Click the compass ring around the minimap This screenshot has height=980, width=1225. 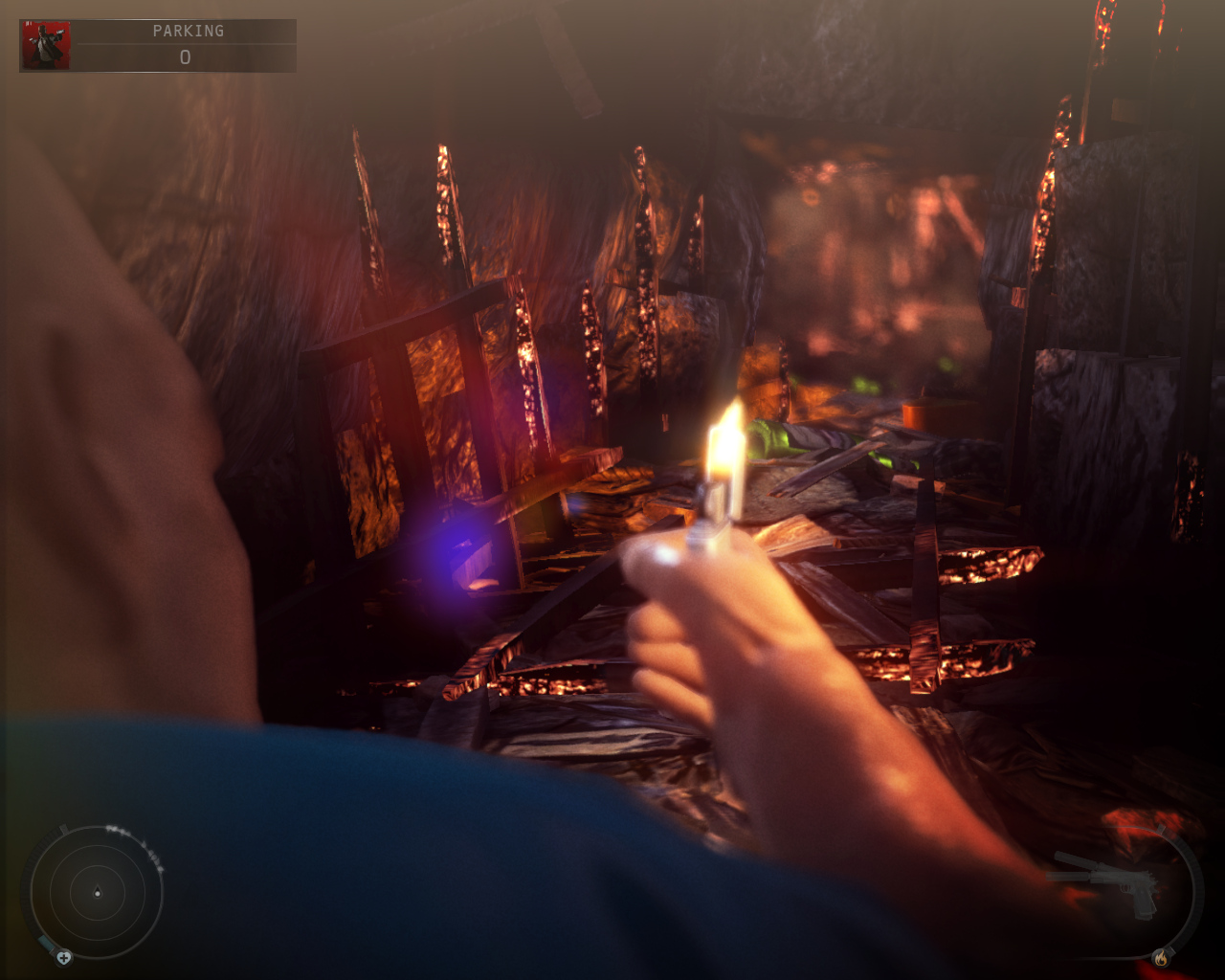pos(26,880)
